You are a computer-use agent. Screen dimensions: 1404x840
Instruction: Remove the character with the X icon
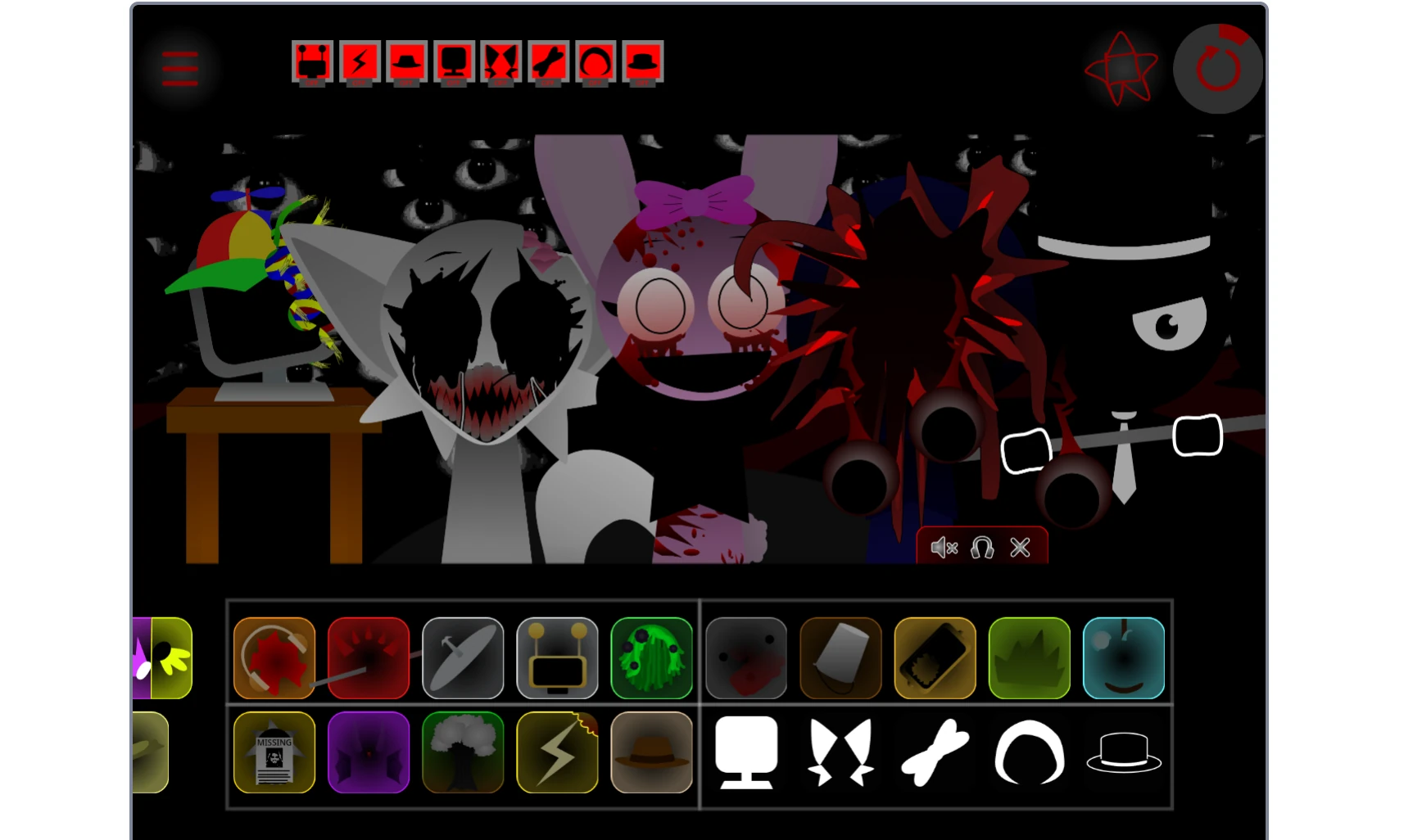coord(1020,547)
